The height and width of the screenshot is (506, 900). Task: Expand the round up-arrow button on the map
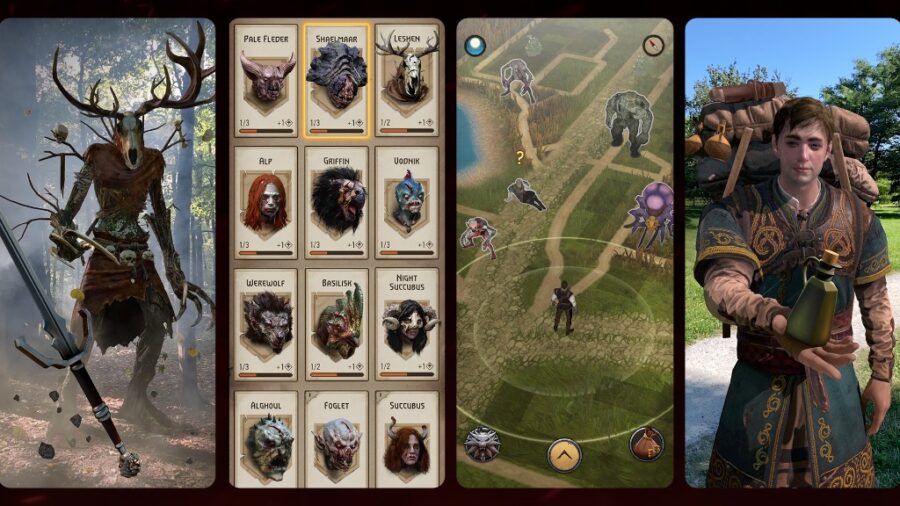tap(564, 455)
